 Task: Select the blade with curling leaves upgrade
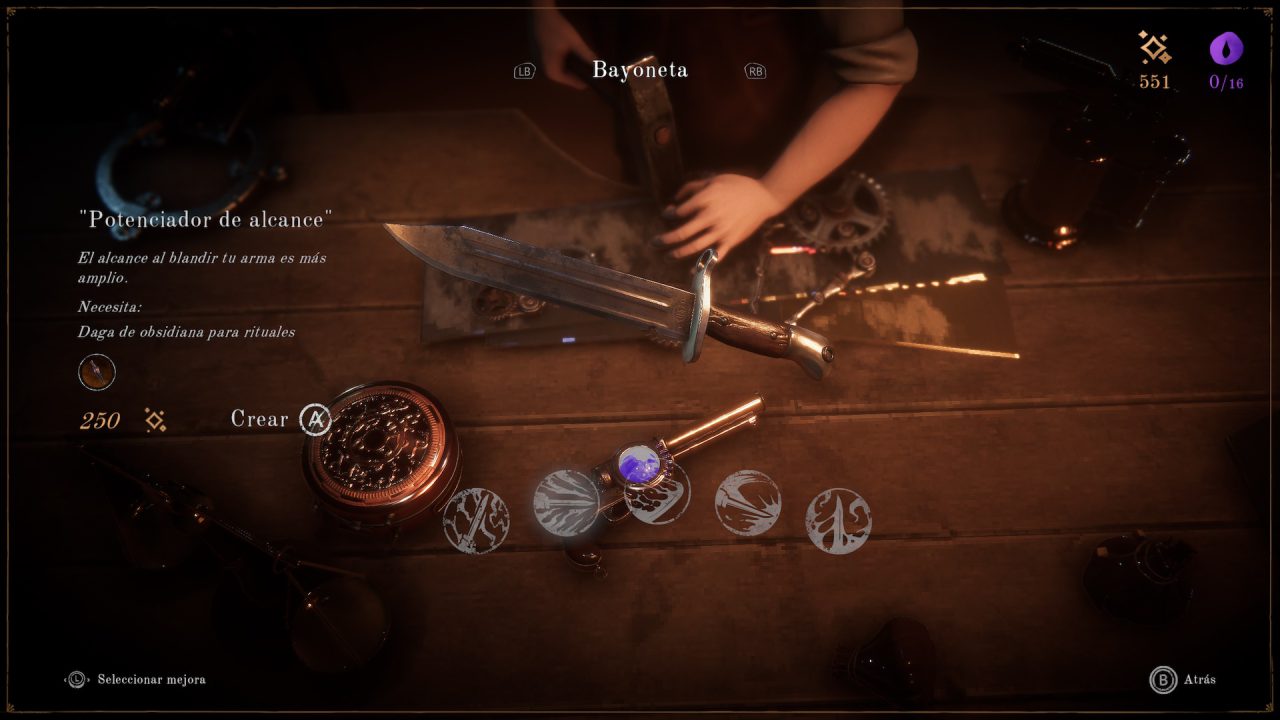pos(838,521)
